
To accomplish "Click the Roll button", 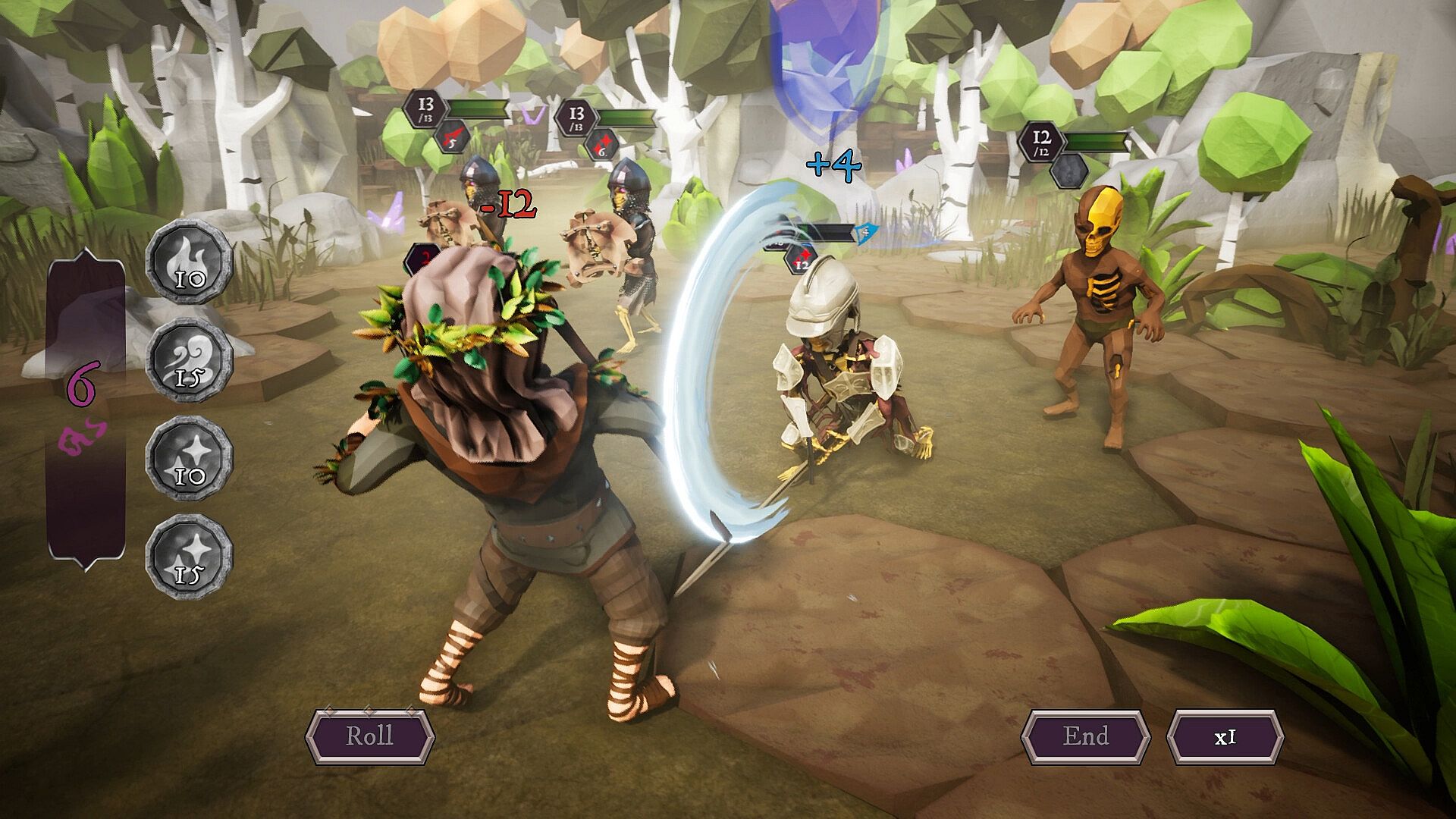I will point(369,736).
